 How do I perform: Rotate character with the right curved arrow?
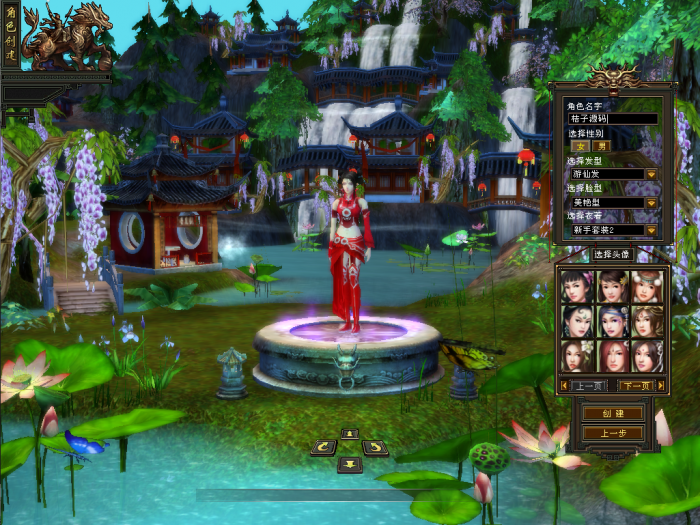click(375, 448)
